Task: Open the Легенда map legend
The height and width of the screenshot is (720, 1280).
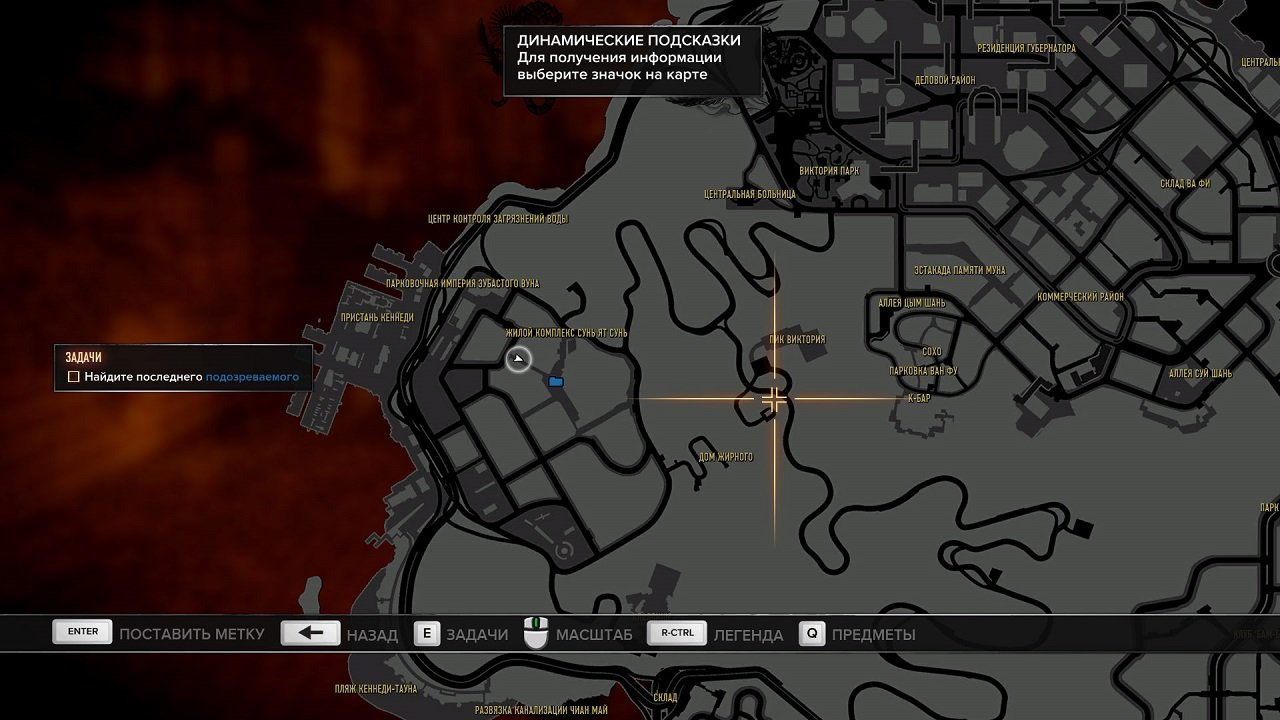Action: point(677,633)
